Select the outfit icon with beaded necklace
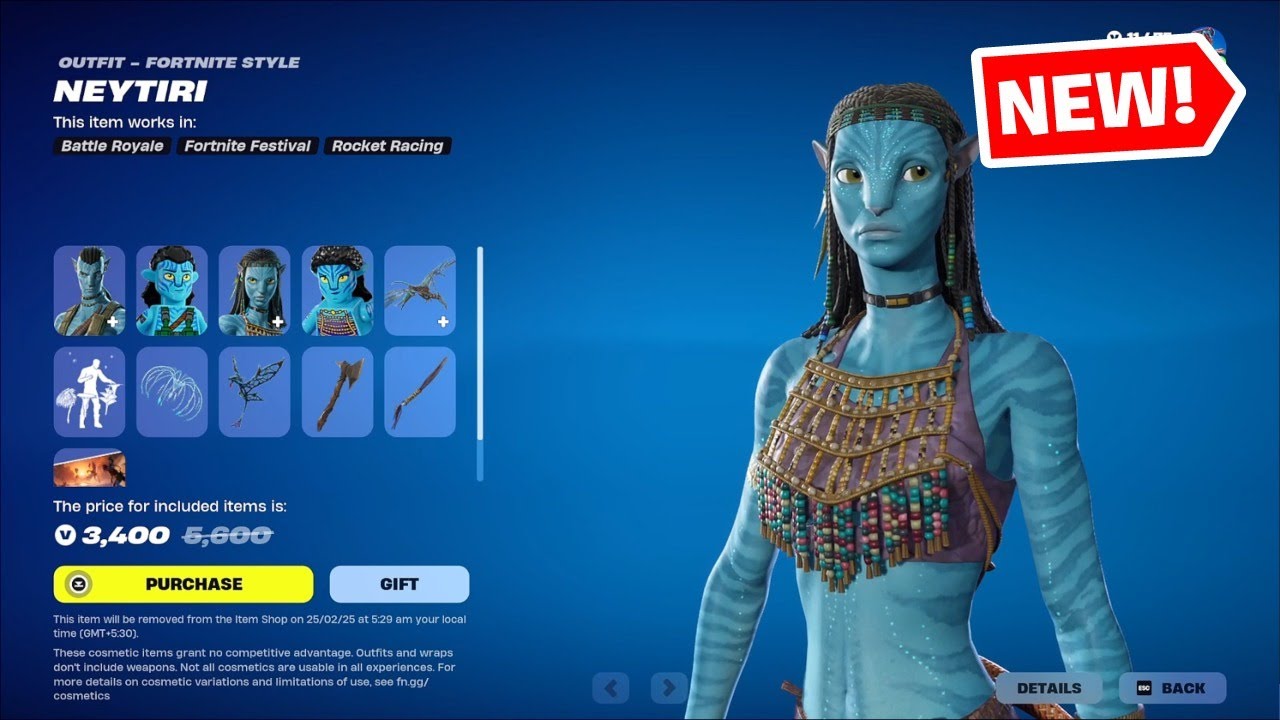The image size is (1280, 720). click(x=337, y=291)
